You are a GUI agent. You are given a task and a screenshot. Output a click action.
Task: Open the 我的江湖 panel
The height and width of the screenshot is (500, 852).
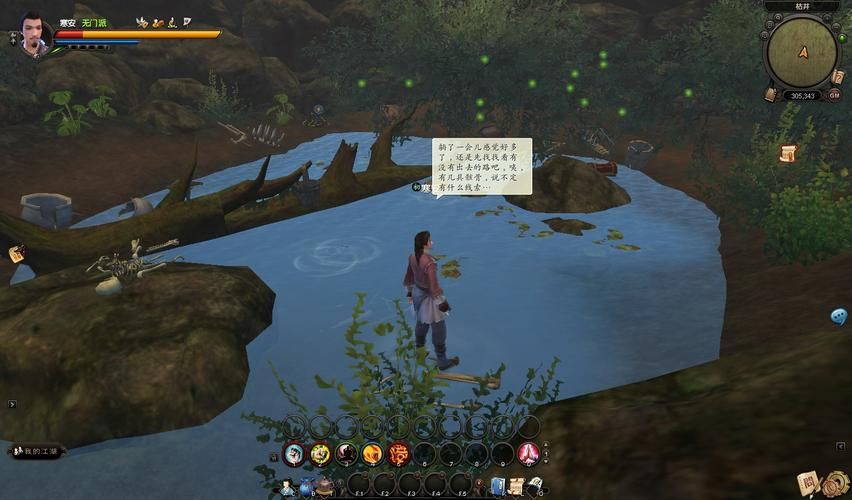tap(37, 452)
